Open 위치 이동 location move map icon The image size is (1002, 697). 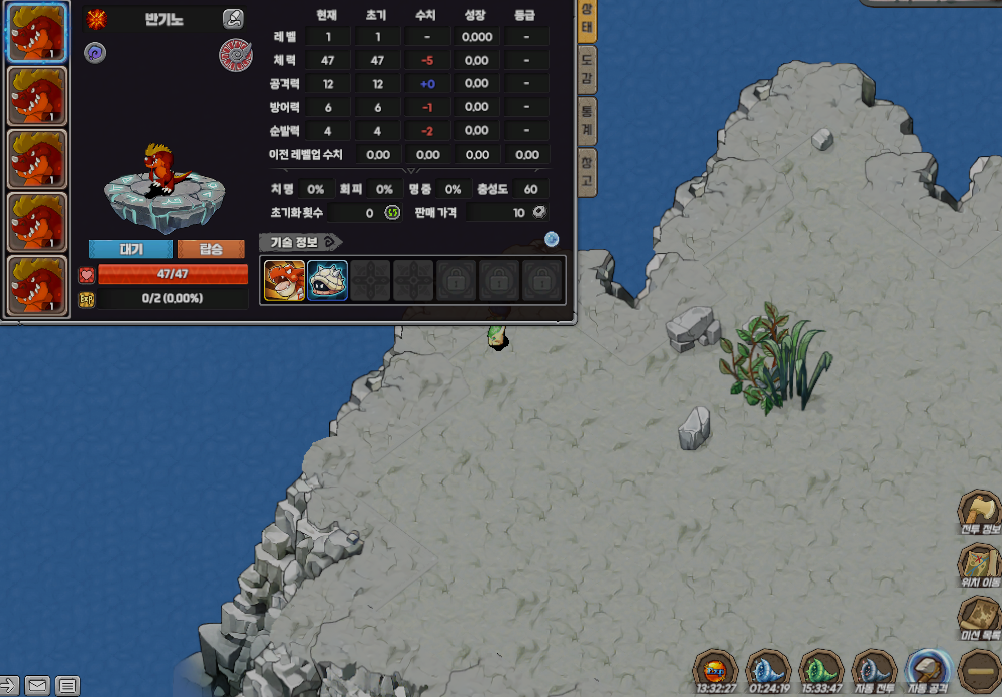[979, 566]
